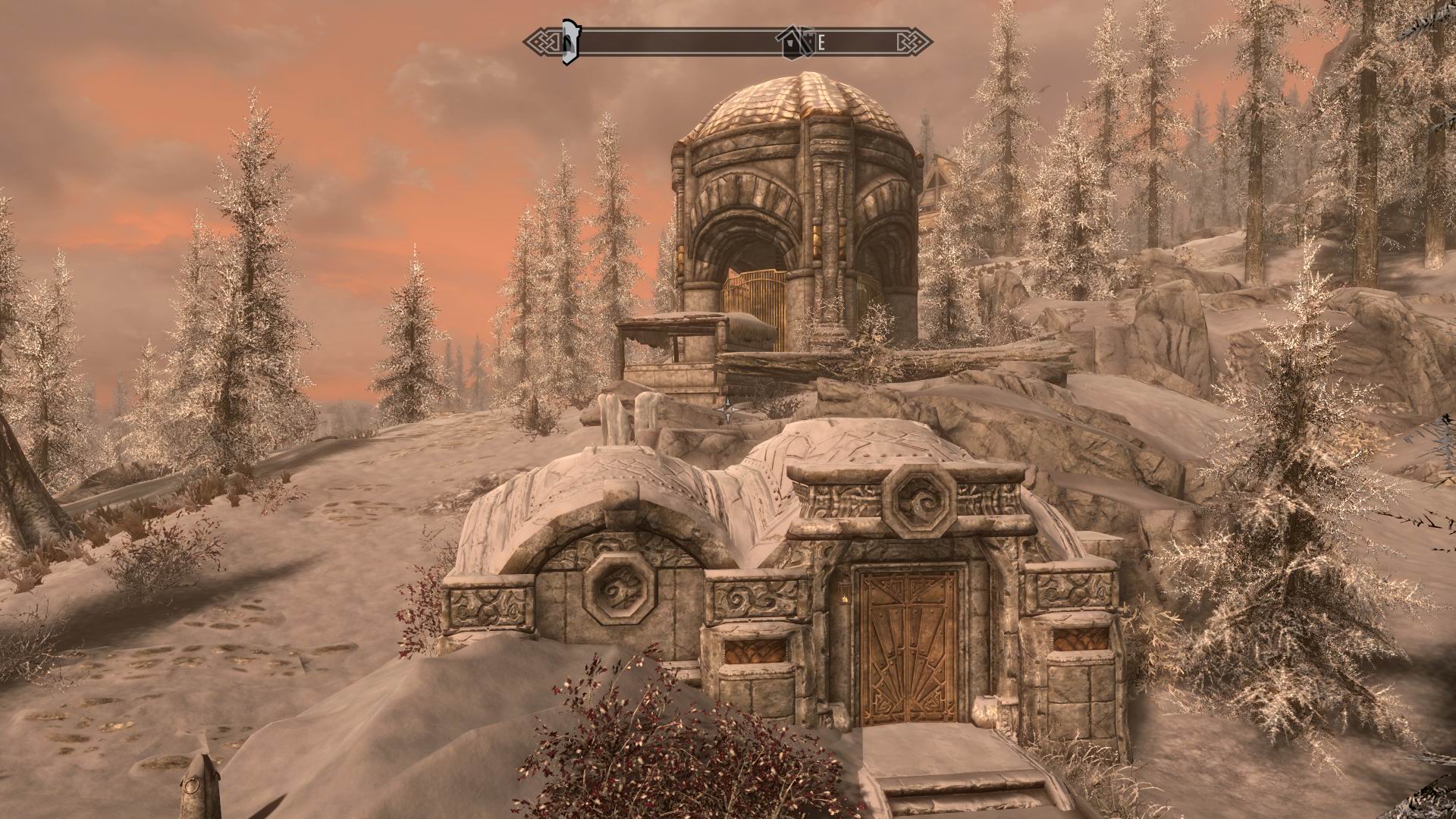Click the four-pointed crosshair reticle
This screenshot has width=1456, height=819.
coord(729,409)
